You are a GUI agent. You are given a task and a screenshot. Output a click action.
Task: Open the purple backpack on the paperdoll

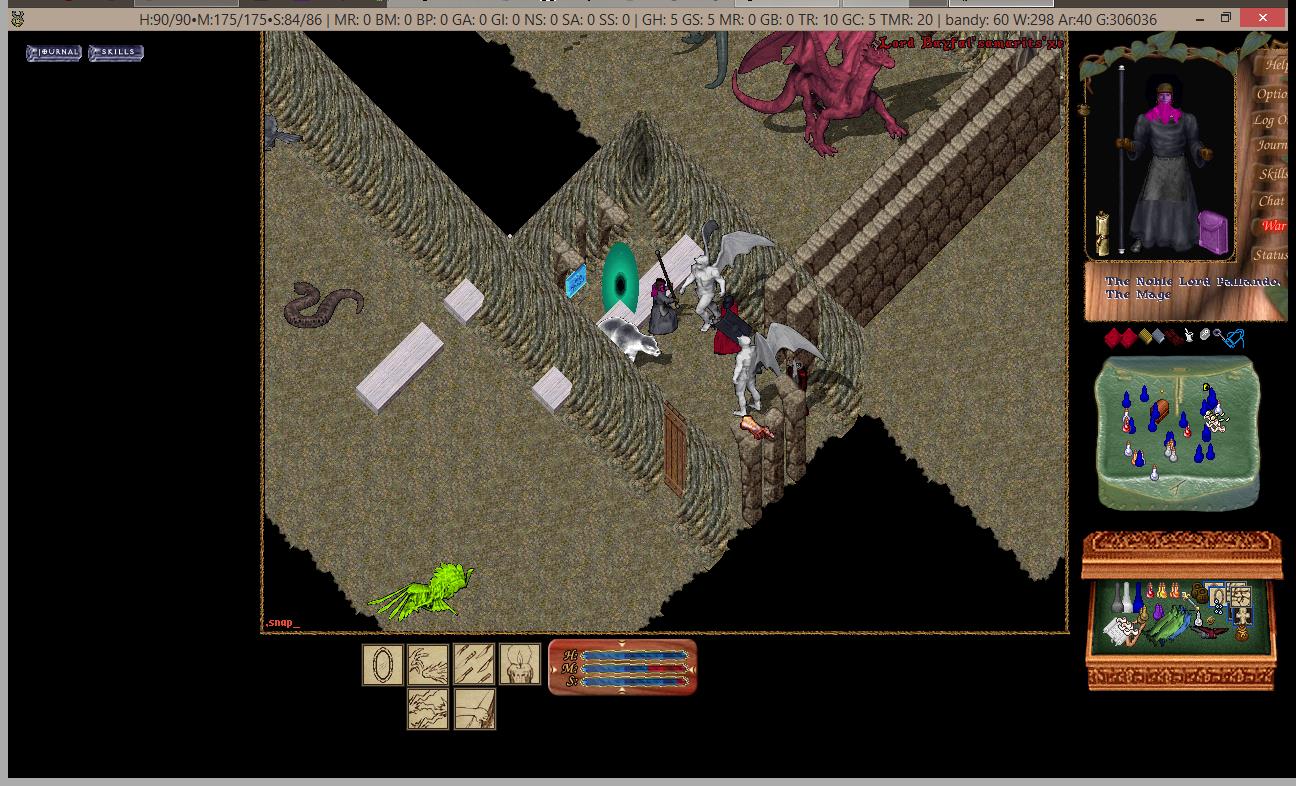1212,230
